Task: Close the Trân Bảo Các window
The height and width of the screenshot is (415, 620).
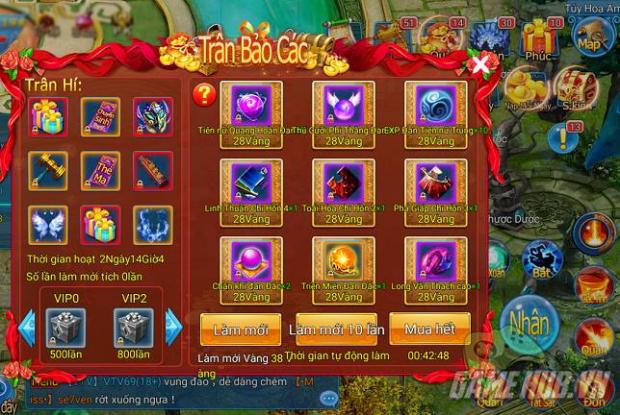Action: point(483,65)
